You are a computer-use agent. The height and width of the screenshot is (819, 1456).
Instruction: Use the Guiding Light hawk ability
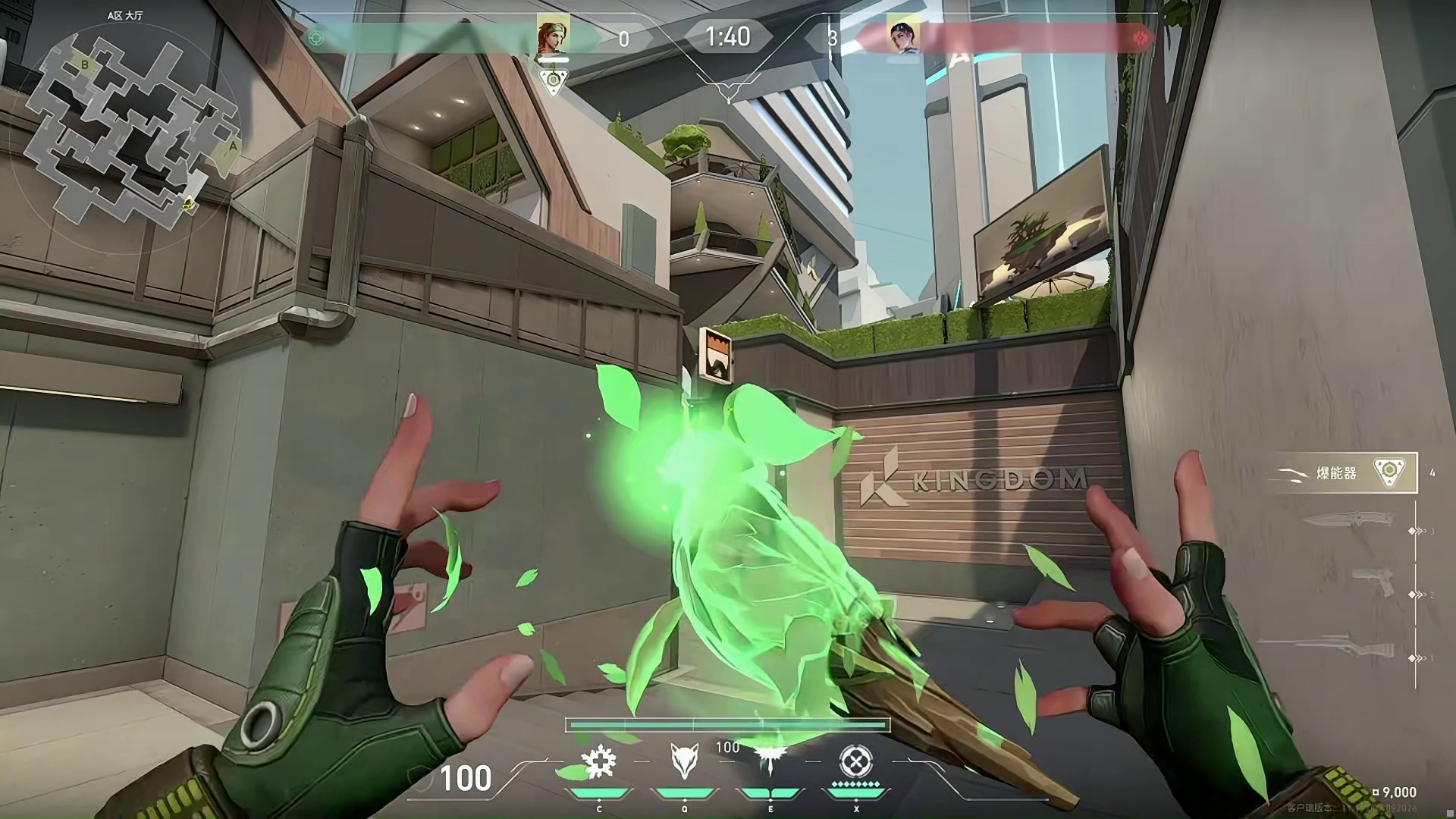[770, 761]
